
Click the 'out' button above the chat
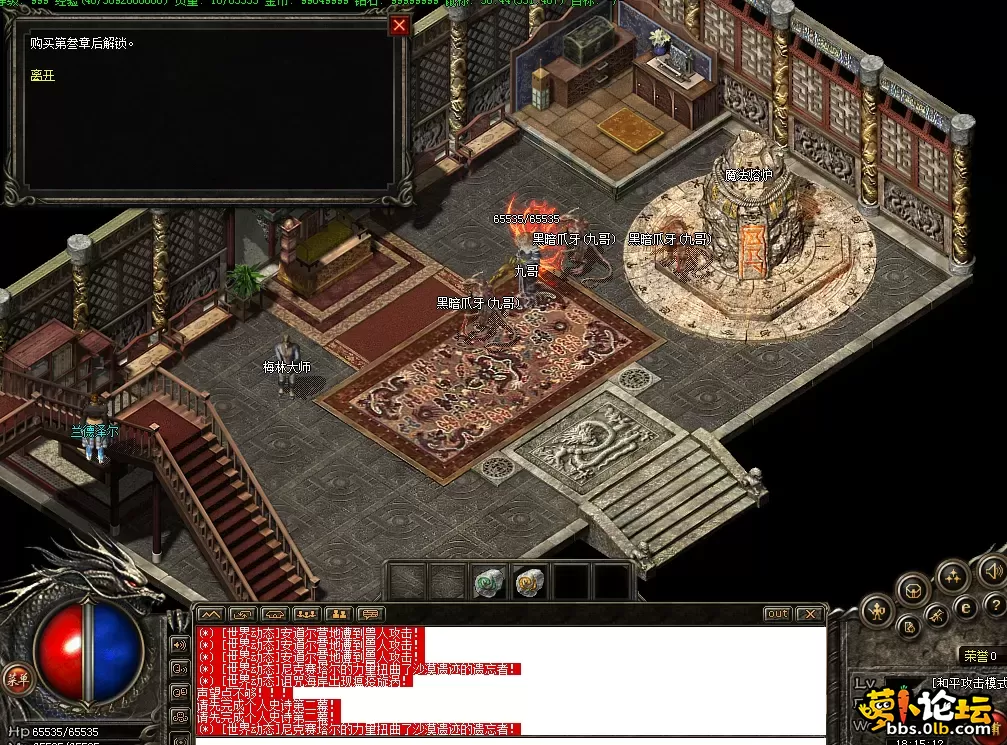(x=777, y=614)
